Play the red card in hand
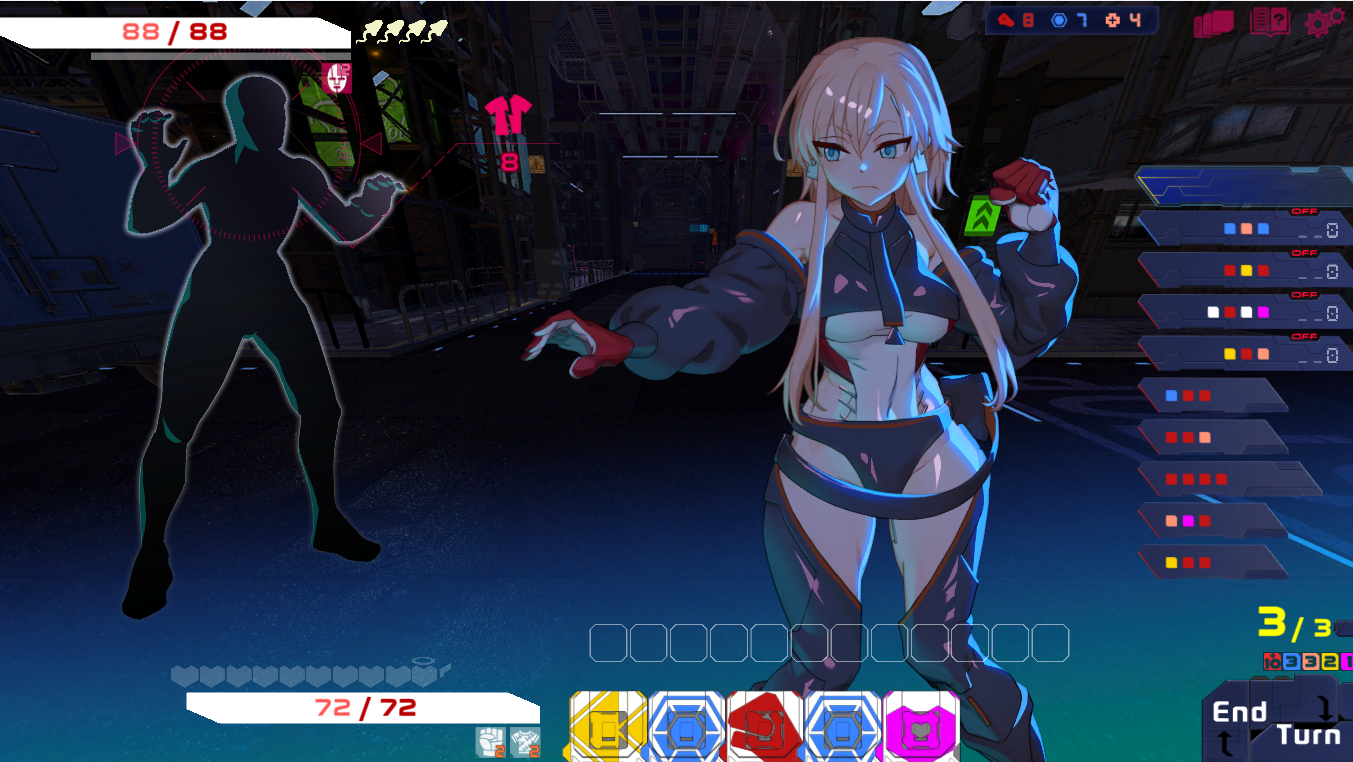 (764, 728)
